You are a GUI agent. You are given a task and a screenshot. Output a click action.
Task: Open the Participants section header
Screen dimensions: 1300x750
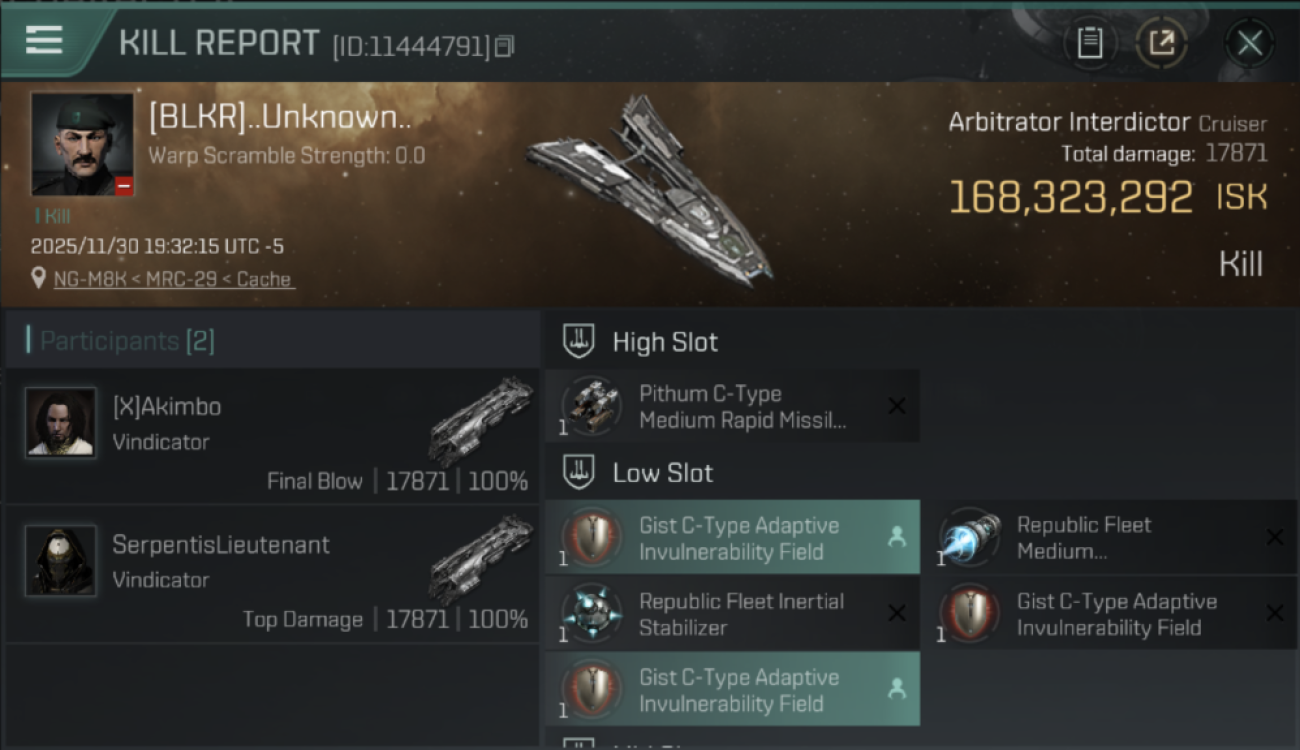(120, 340)
